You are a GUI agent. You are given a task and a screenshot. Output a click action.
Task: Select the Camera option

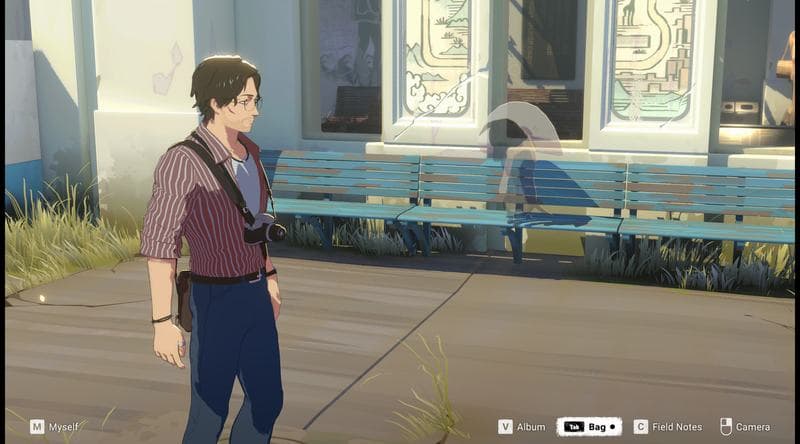pos(745,427)
